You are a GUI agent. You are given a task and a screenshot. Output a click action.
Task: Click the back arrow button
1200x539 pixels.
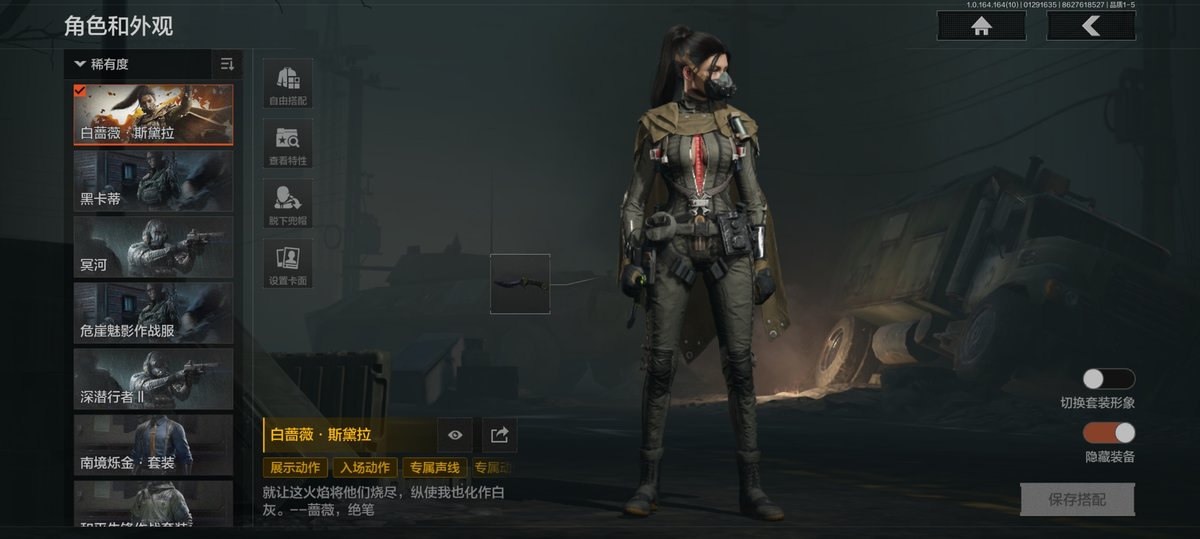[x=1090, y=26]
